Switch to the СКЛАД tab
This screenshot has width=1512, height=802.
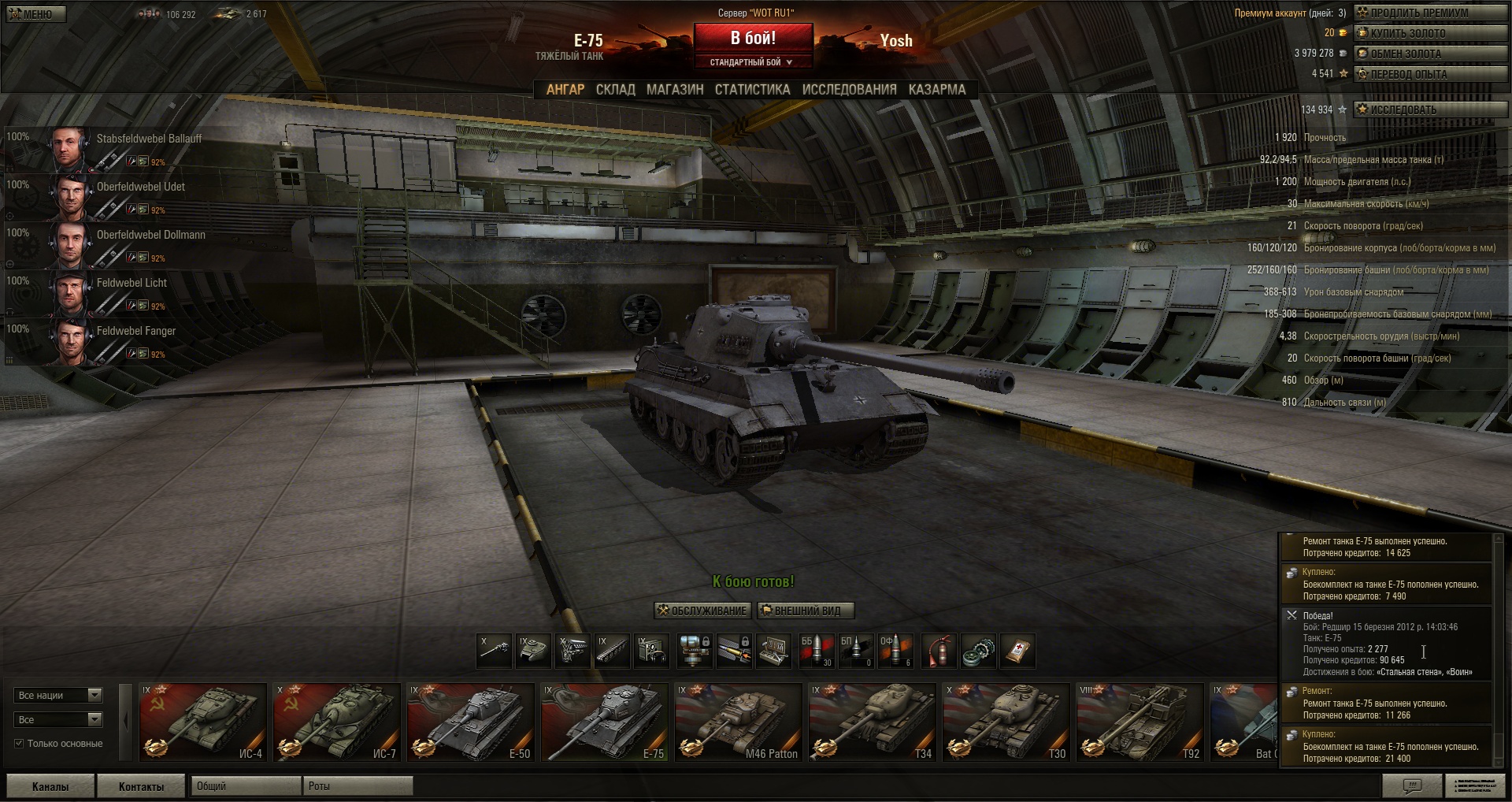[x=615, y=90]
